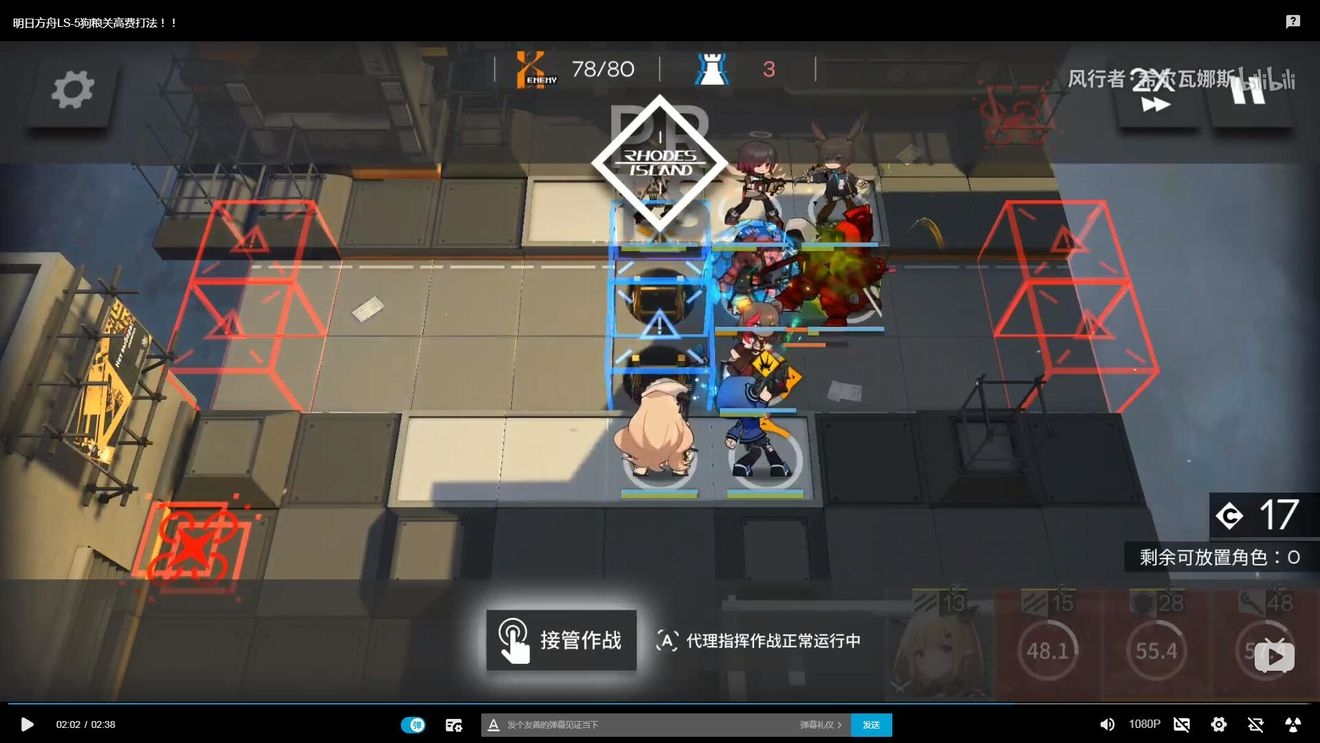Toggle the subtitles icon in the player bar
This screenshot has height=743, width=1320.
(1181, 724)
